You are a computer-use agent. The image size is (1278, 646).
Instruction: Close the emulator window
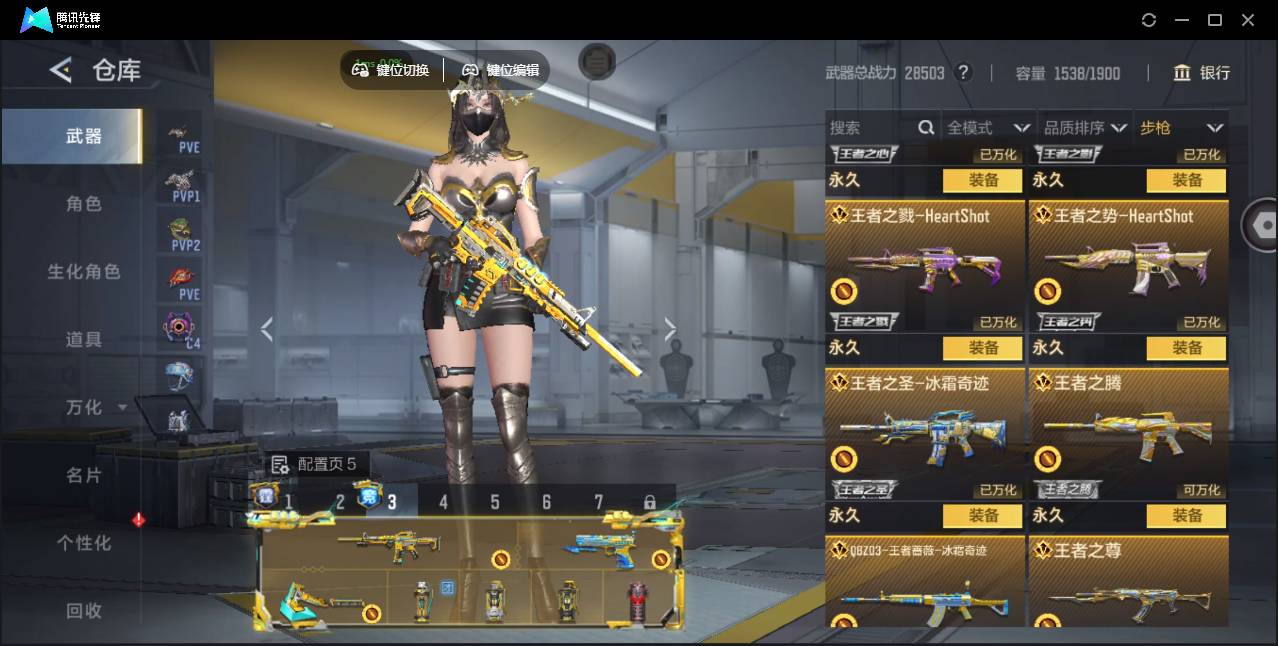tap(1248, 20)
